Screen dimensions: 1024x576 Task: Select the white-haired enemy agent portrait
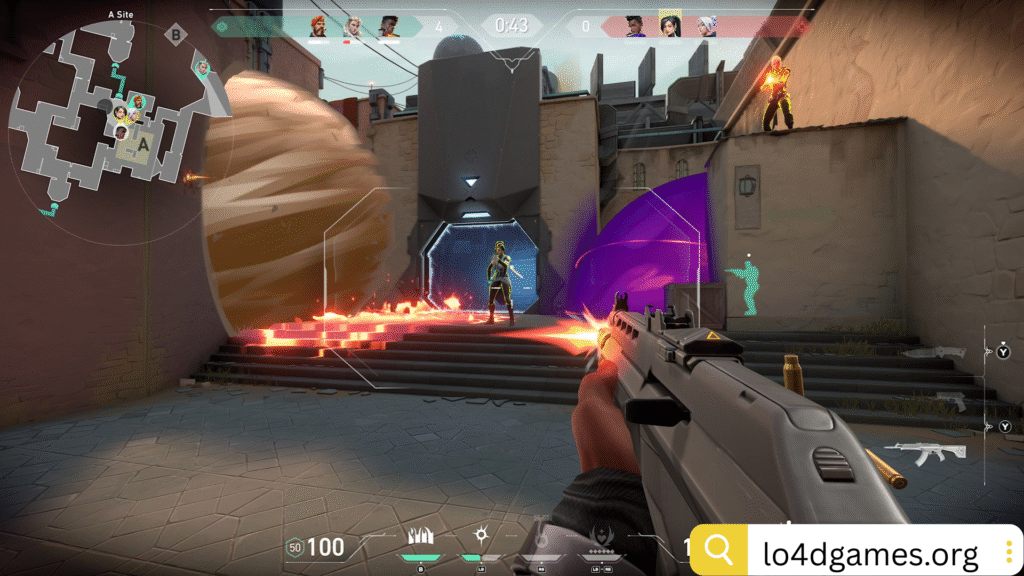tap(706, 26)
